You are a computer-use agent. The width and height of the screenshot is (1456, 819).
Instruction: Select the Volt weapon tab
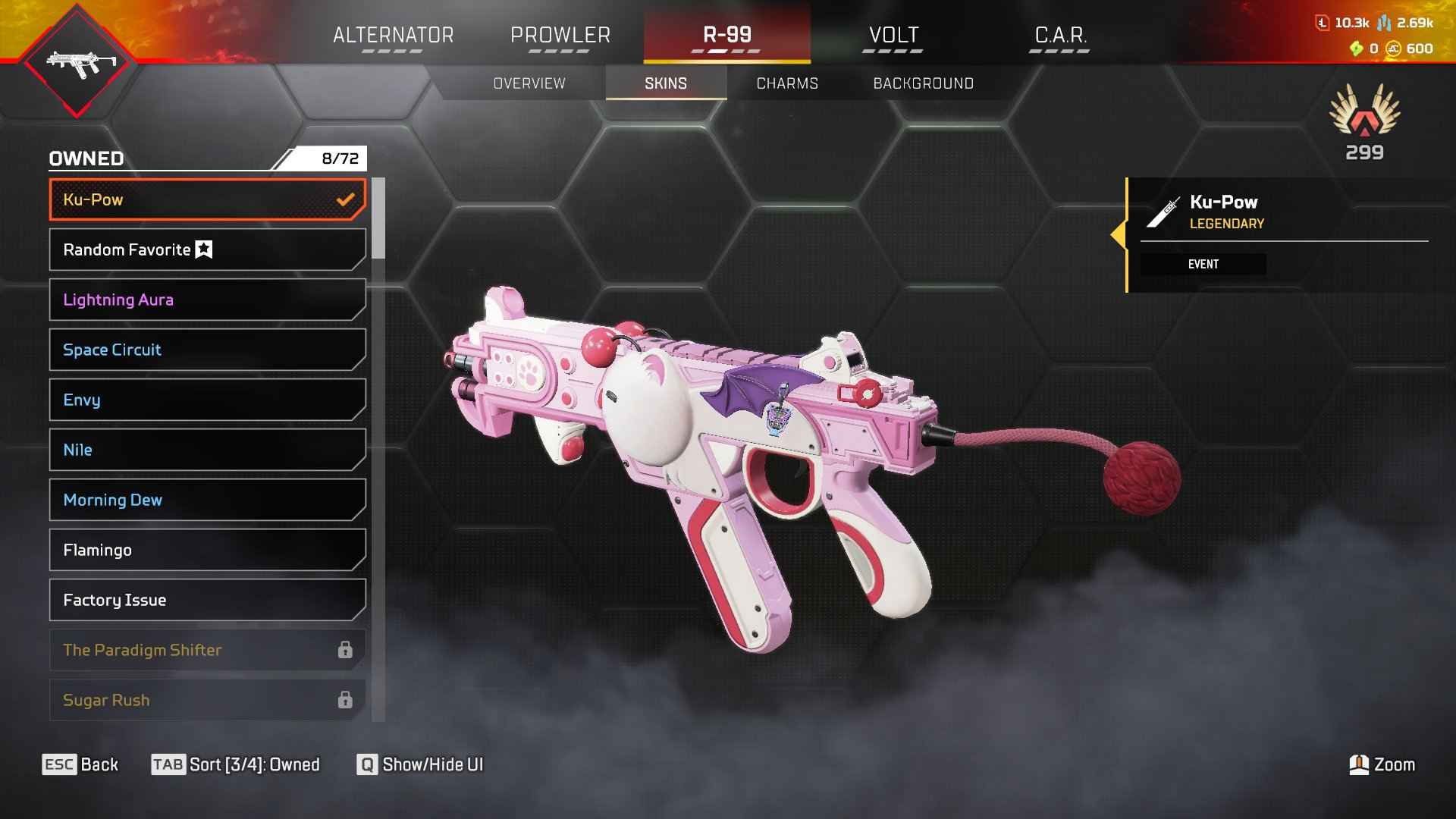893,36
